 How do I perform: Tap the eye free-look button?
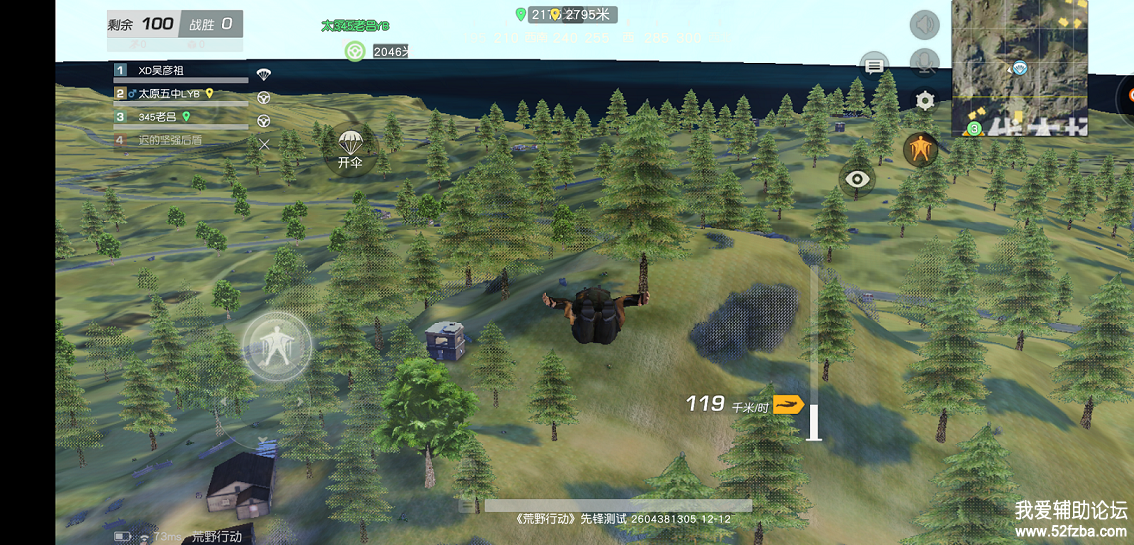[857, 179]
